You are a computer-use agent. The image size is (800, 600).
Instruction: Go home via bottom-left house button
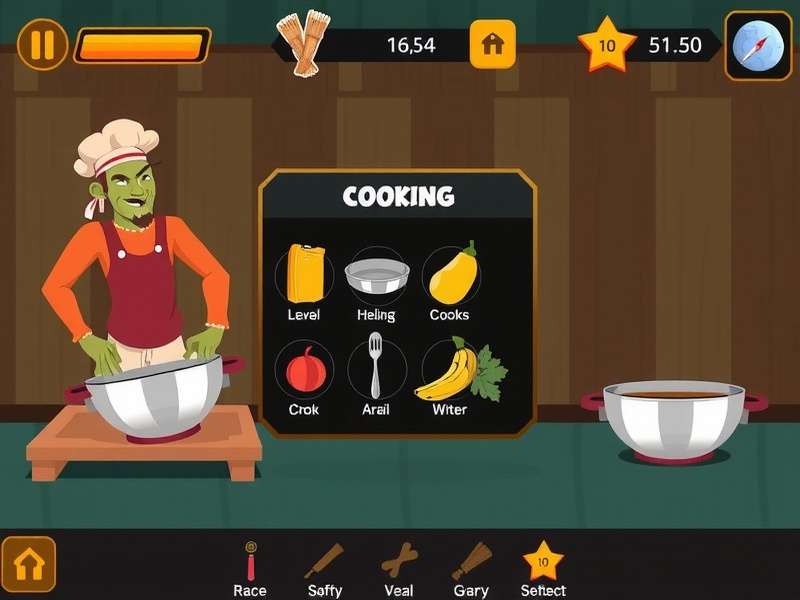pyautogui.click(x=29, y=565)
